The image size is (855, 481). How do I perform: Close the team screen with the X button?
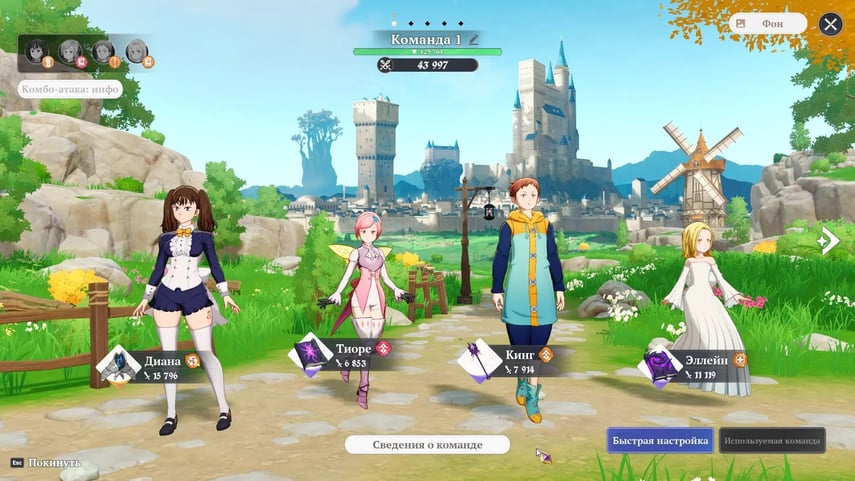click(830, 24)
